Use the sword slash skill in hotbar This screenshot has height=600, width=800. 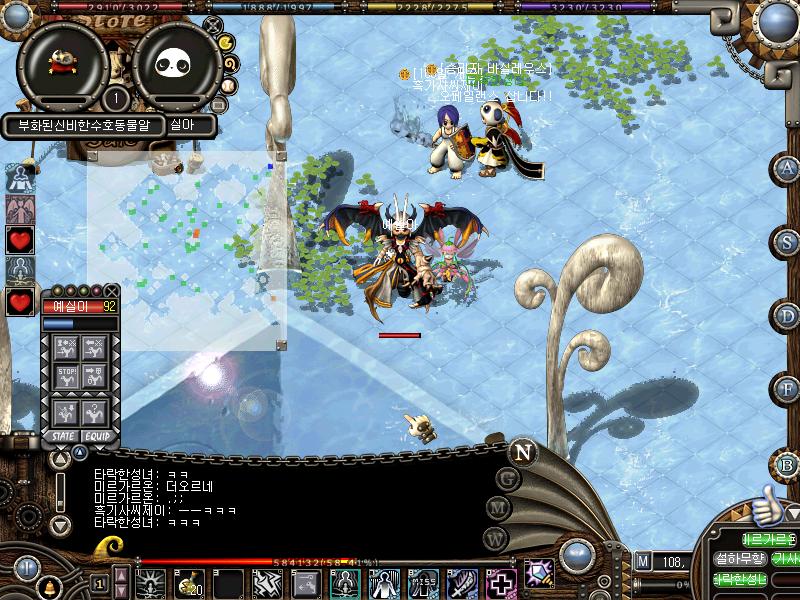pos(462,582)
